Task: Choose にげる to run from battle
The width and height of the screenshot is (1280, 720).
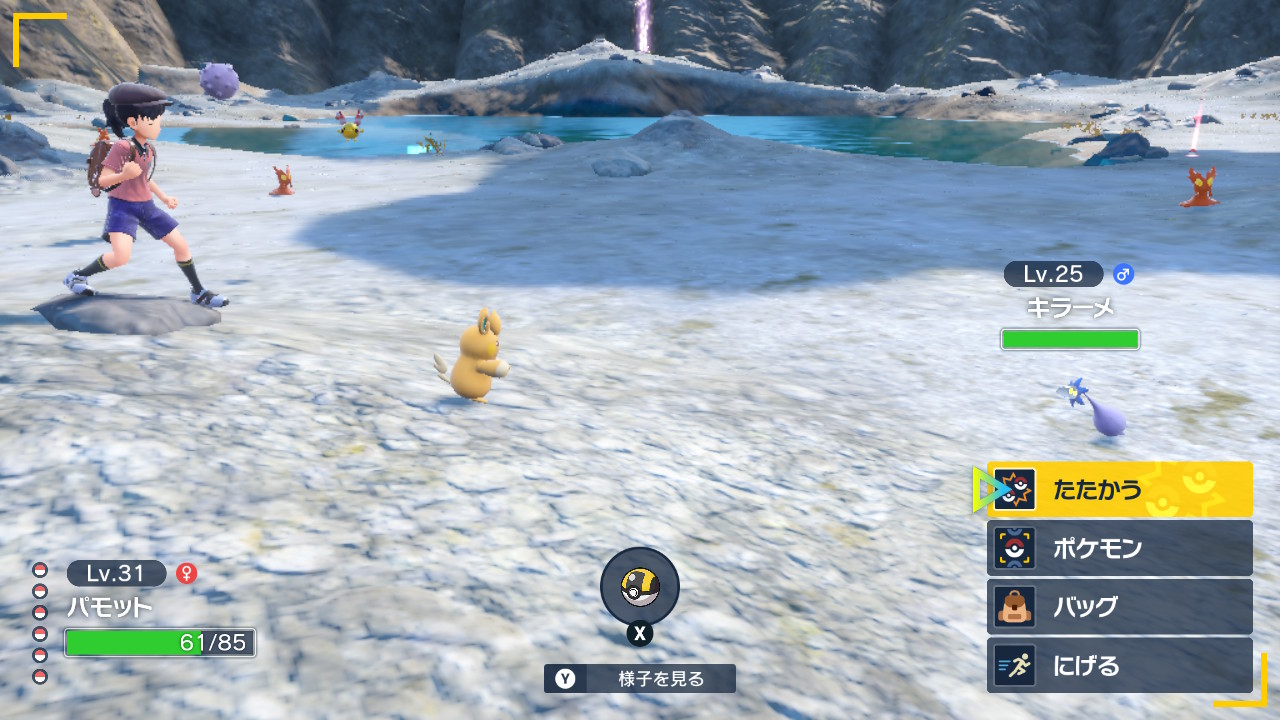Action: 1119,666
